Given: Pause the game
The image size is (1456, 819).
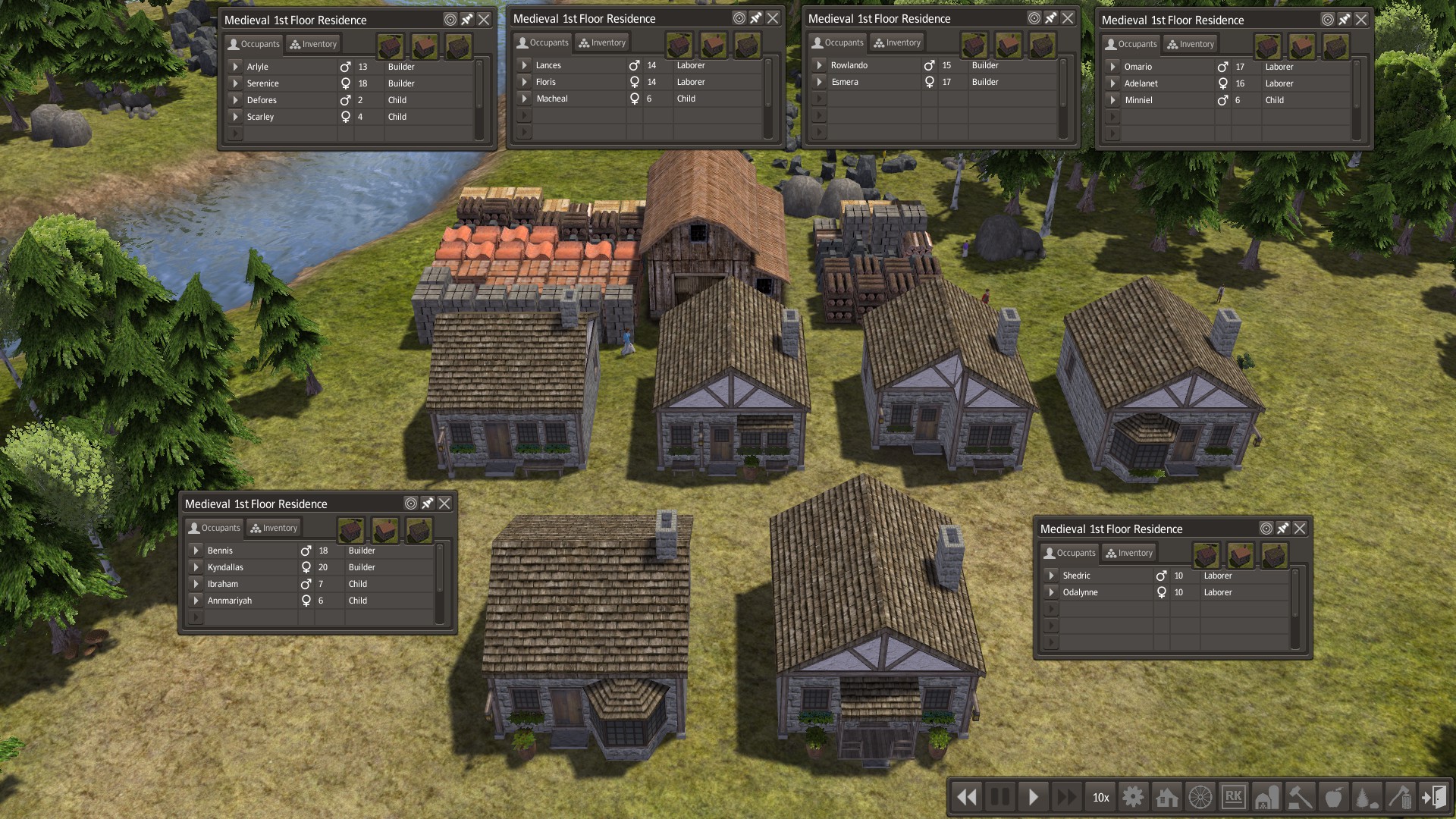Looking at the screenshot, I should [1000, 797].
